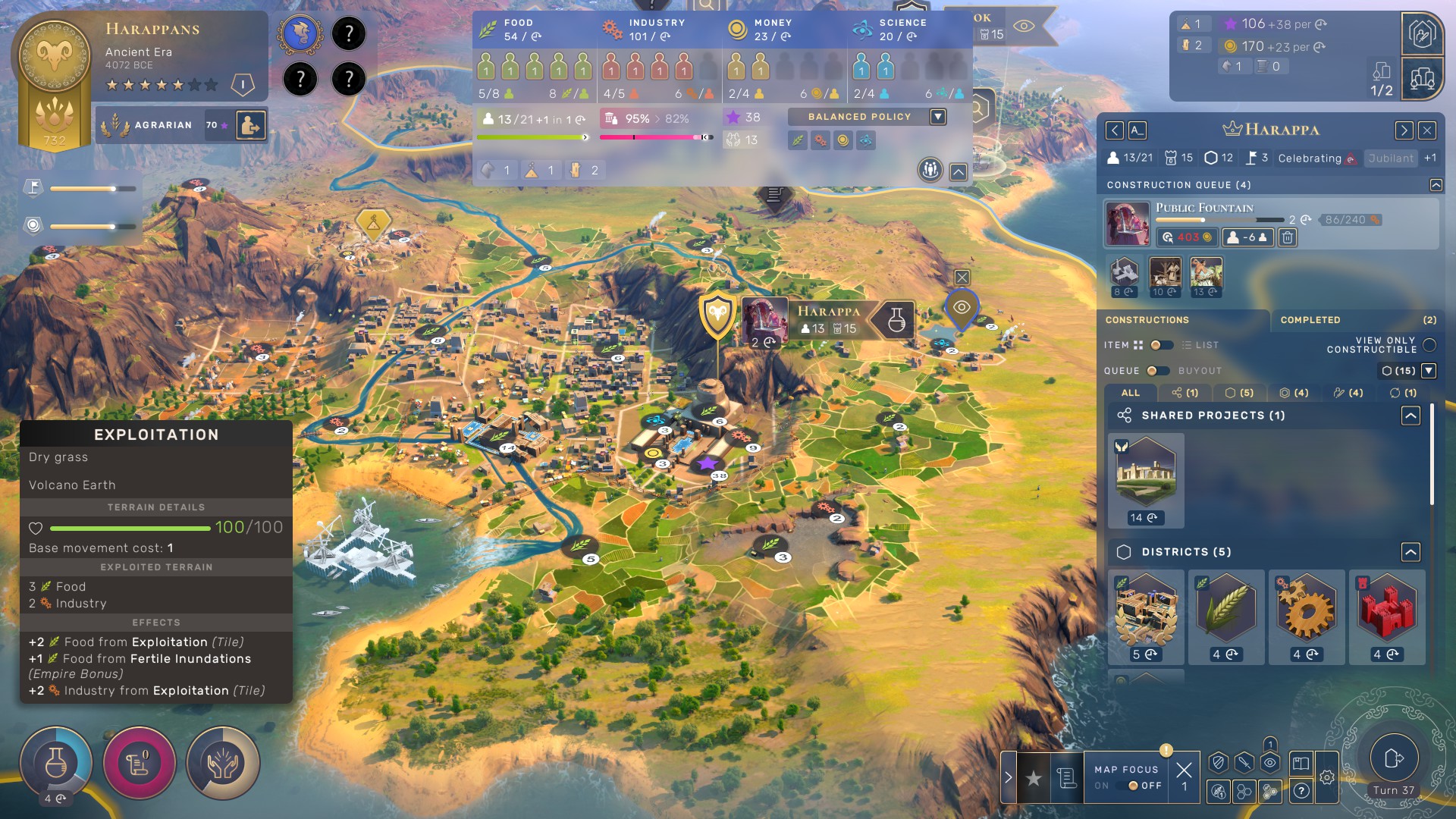1456x819 pixels.
Task: Show the All constructions filter tab
Action: click(x=1130, y=393)
